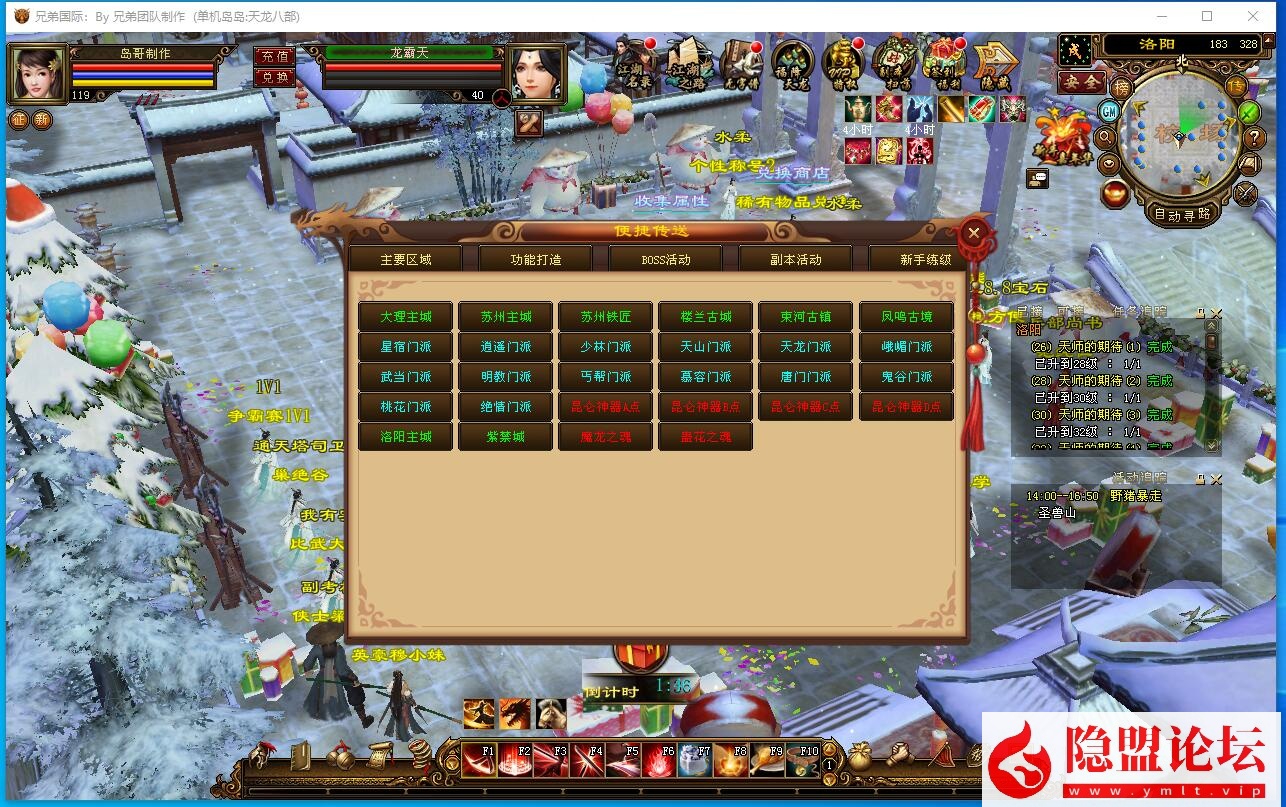
Task: Go to 峨嵋门派
Action: point(906,347)
